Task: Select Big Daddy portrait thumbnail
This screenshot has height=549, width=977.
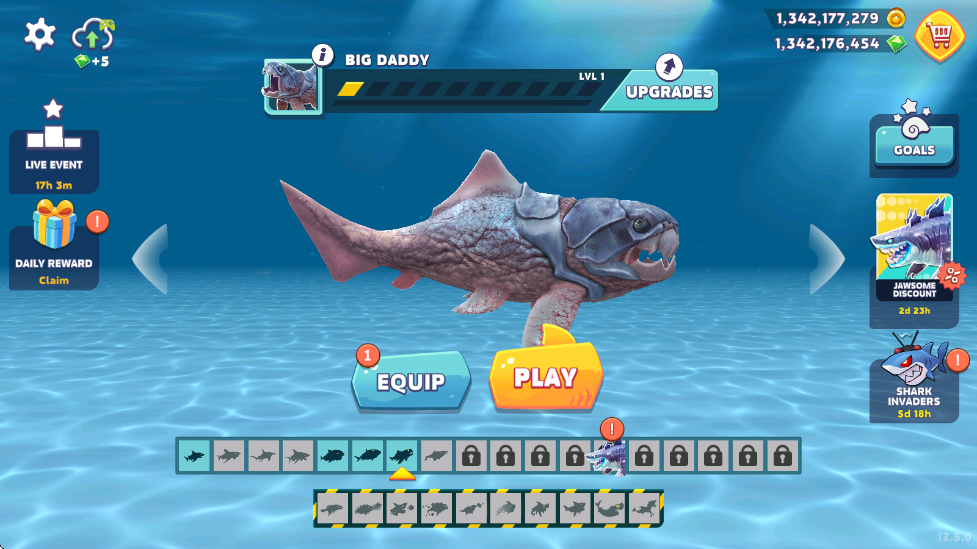Action: point(291,85)
